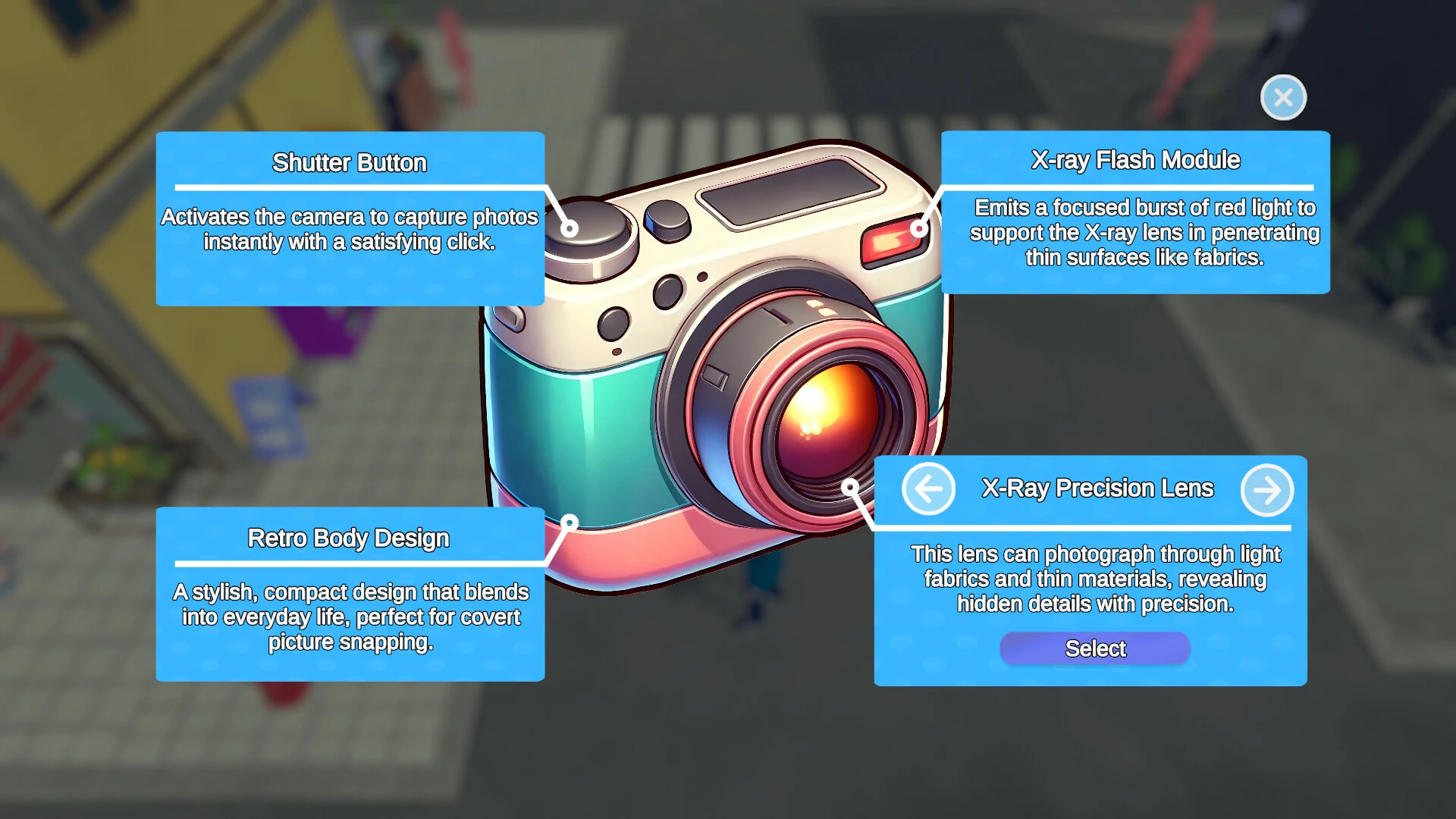Close the camera details panel
Screen dimensions: 1456x819
[x=1283, y=98]
